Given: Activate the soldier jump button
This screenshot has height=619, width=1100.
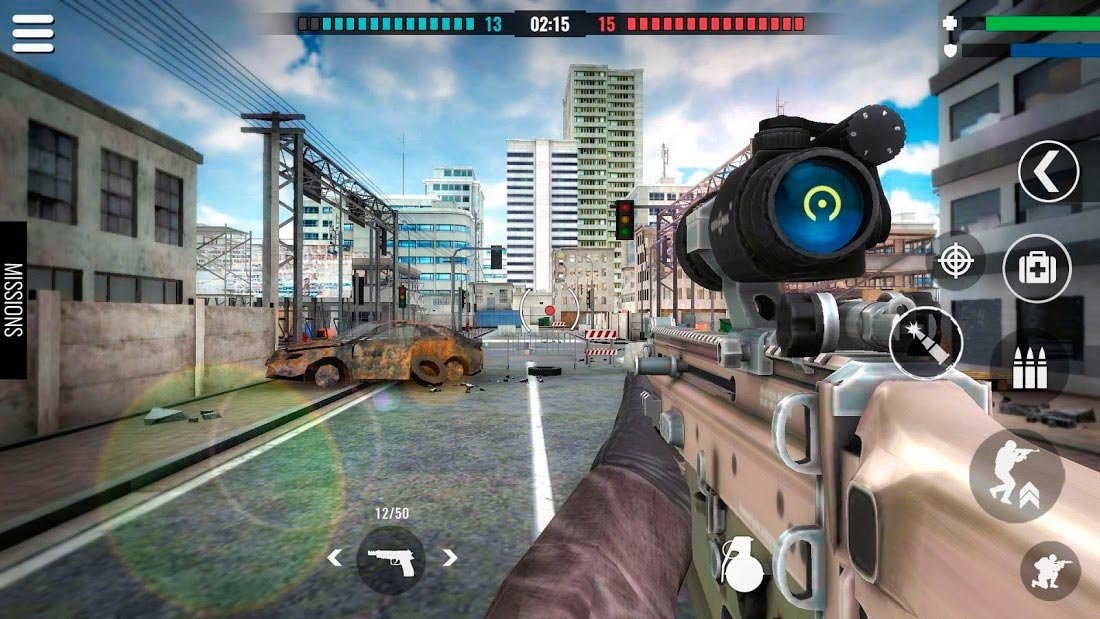Looking at the screenshot, I should (x=1016, y=476).
